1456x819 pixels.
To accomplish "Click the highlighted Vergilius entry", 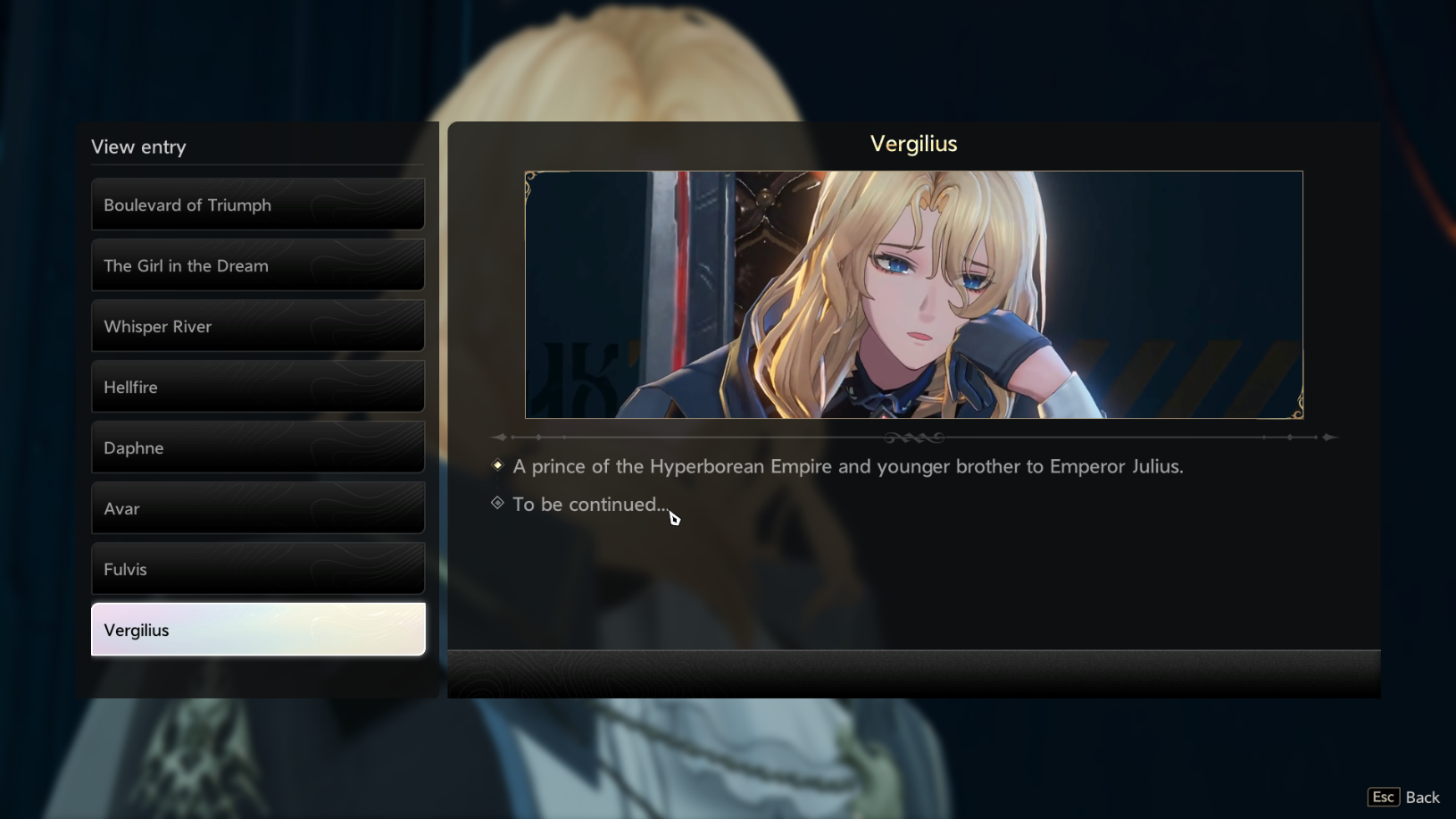I will (257, 630).
